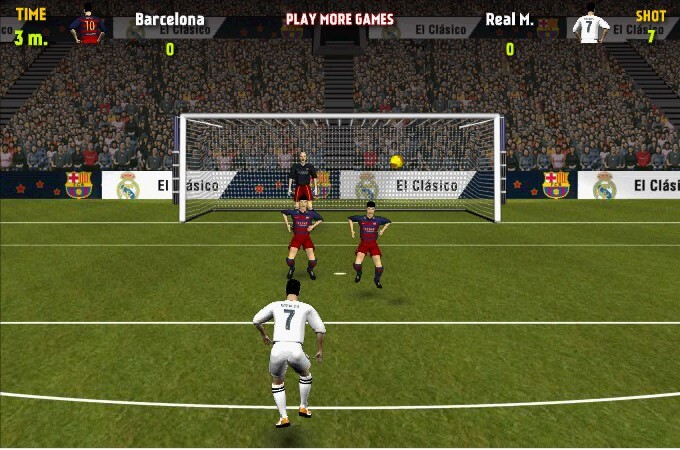The height and width of the screenshot is (450, 680).
Task: Open the Play More Games link
Action: click(x=339, y=19)
